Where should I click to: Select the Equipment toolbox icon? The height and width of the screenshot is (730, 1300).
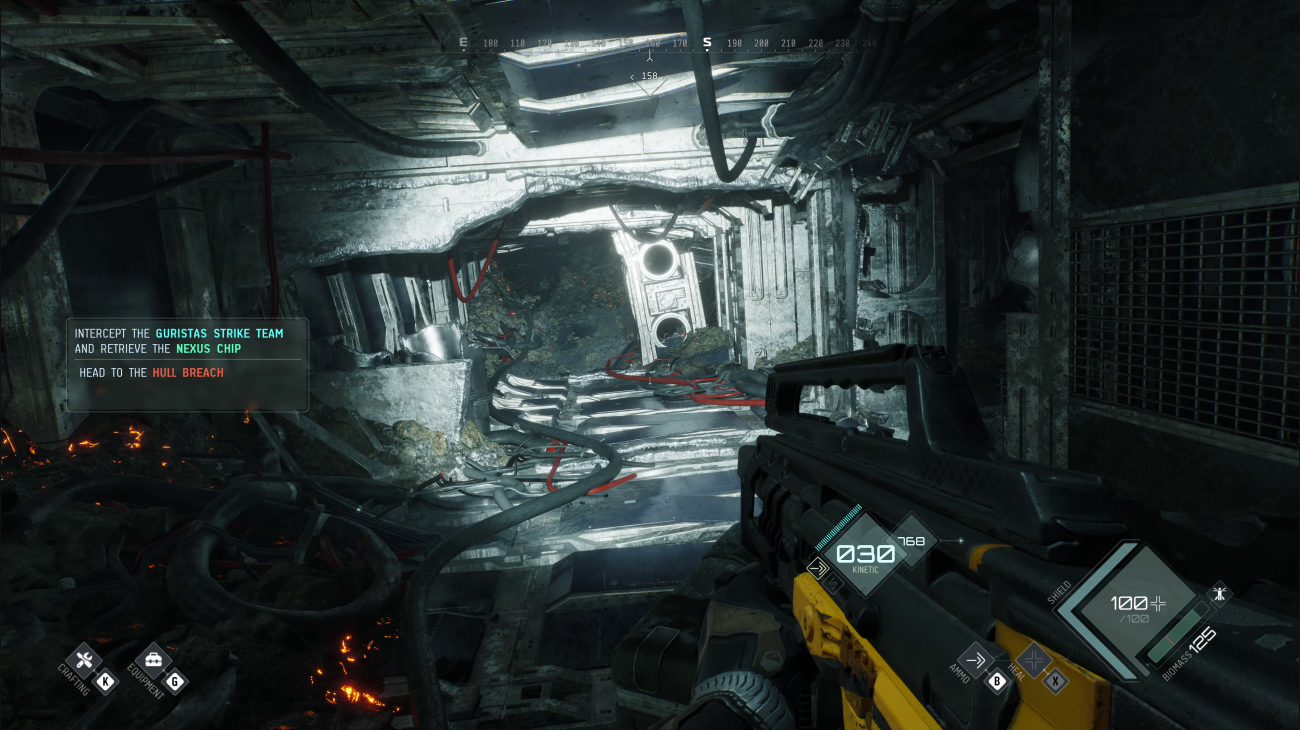[152, 660]
